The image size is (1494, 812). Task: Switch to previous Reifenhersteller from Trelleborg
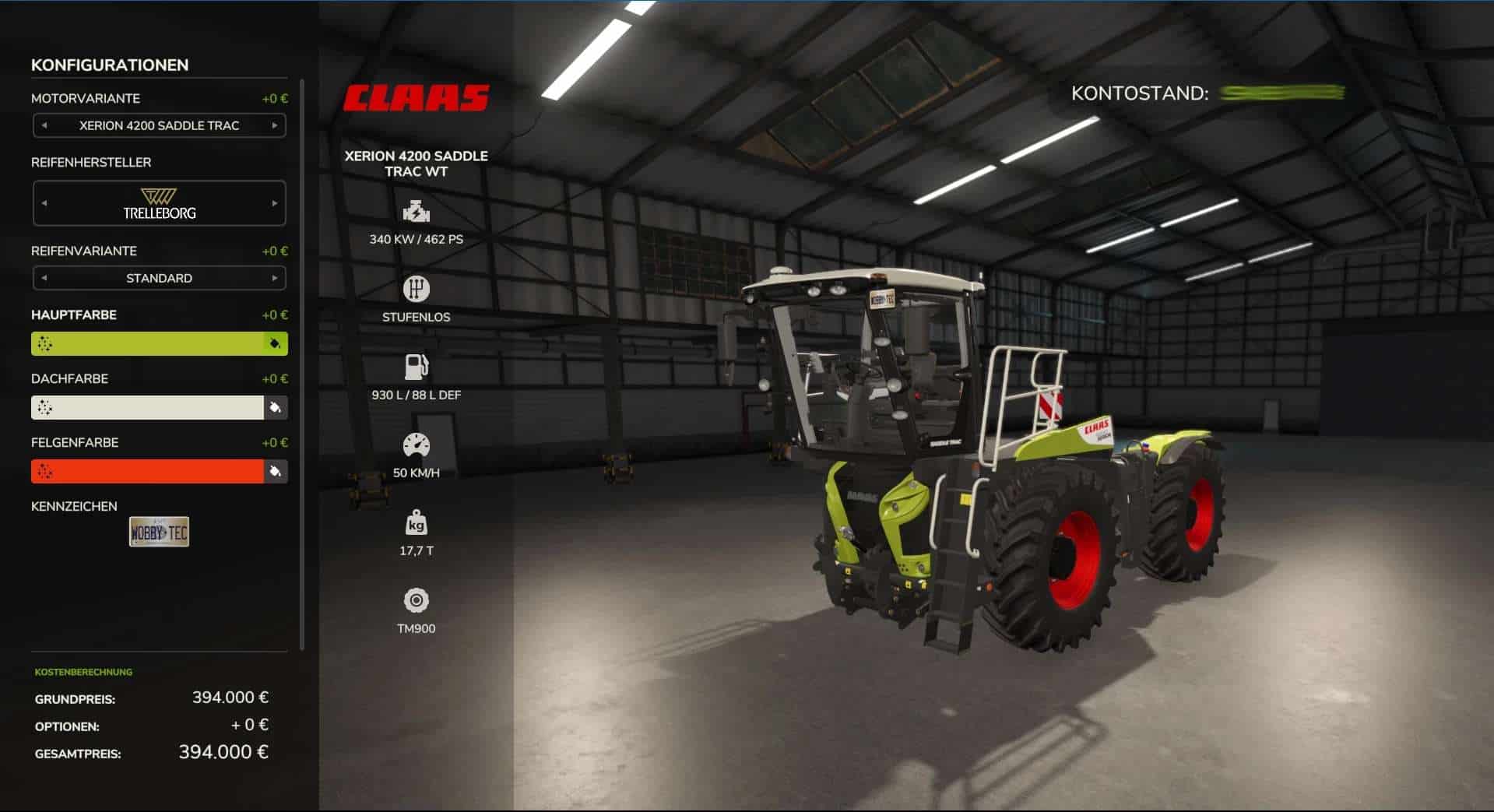pyautogui.click(x=44, y=203)
